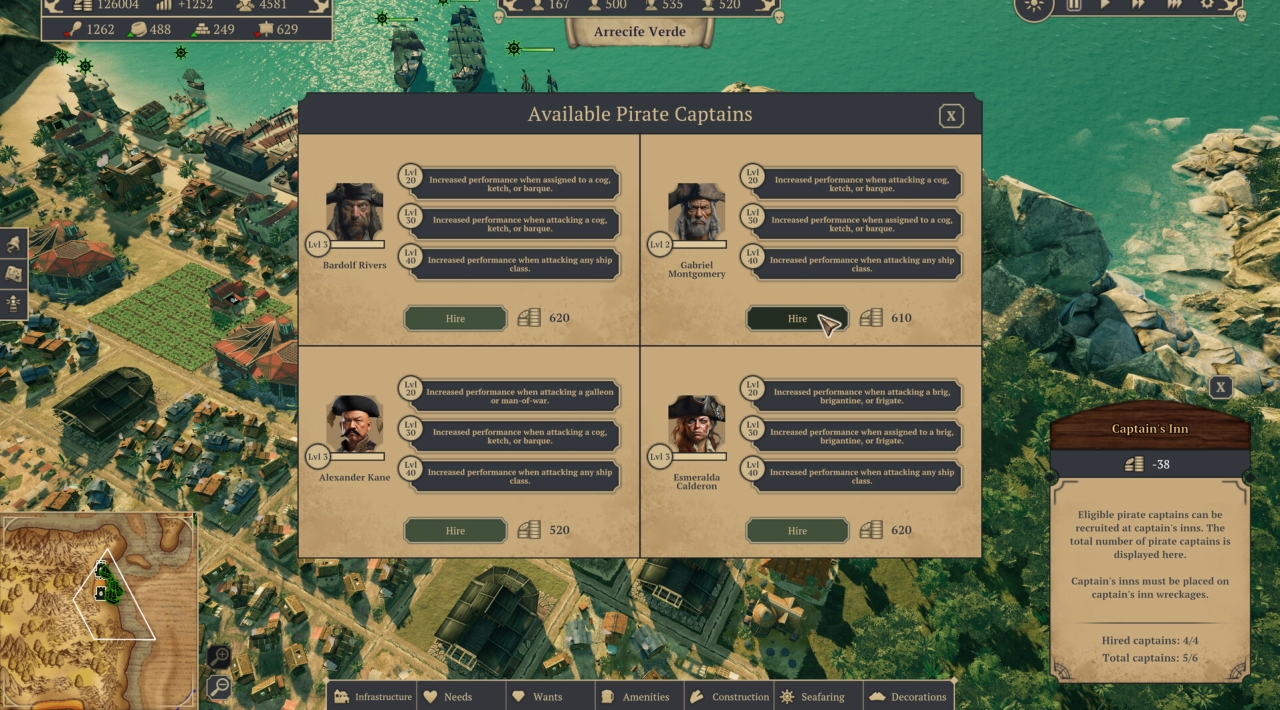Viewport: 1280px width, 710px height.
Task: Hire Esmeralda Calderon as captain
Action: click(797, 530)
